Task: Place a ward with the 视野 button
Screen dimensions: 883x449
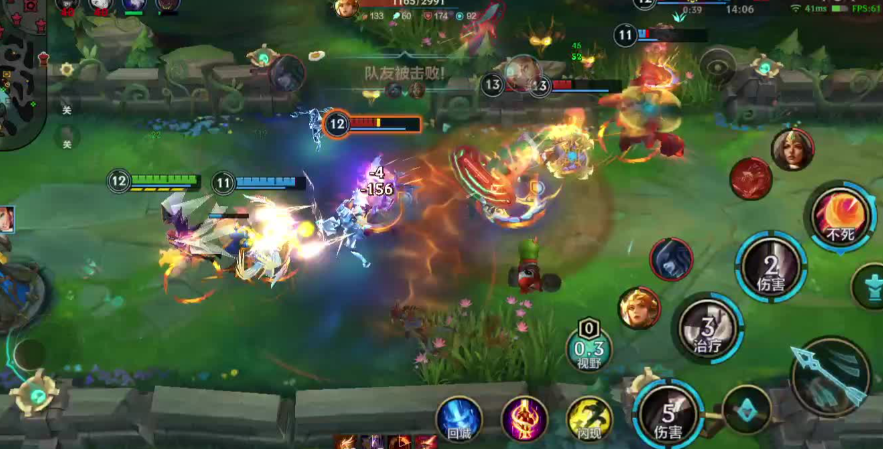Action: point(589,345)
